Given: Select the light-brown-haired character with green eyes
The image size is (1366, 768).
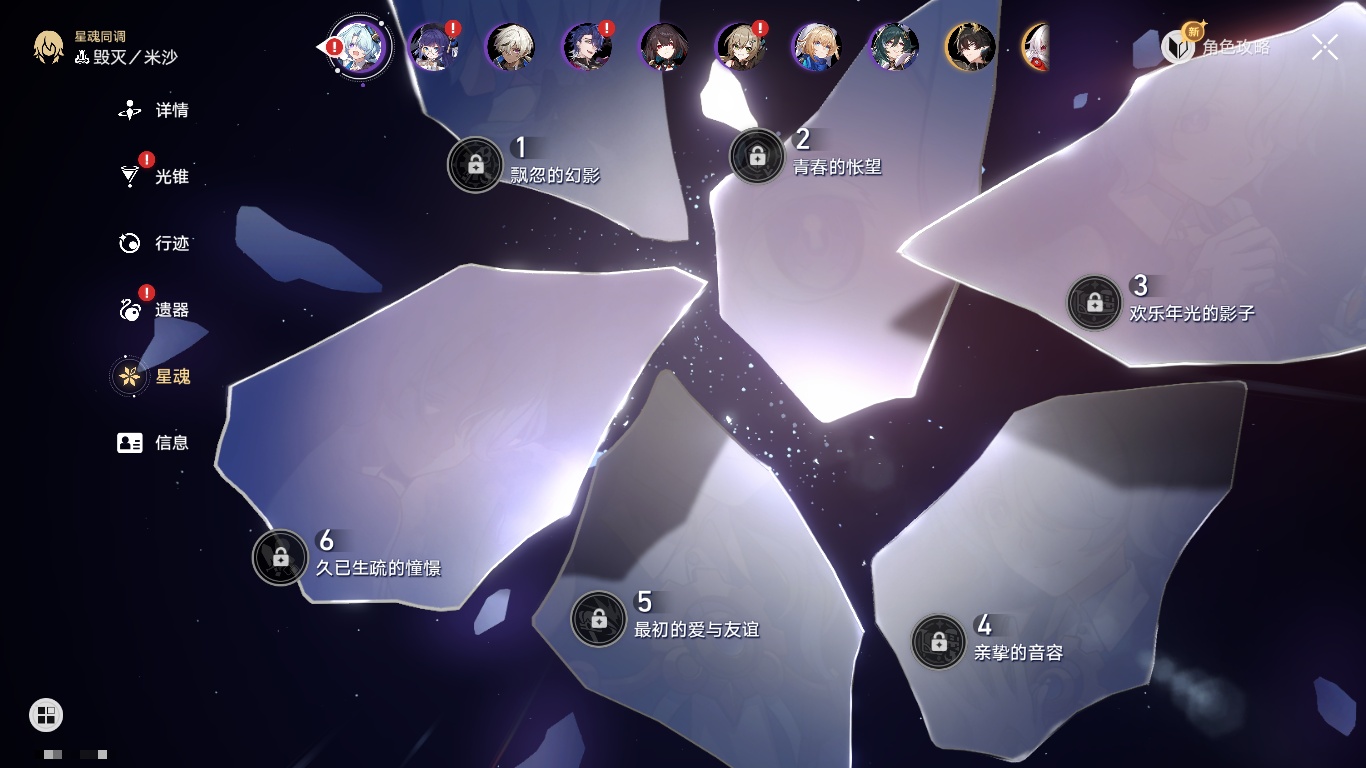Looking at the screenshot, I should coord(741,47).
